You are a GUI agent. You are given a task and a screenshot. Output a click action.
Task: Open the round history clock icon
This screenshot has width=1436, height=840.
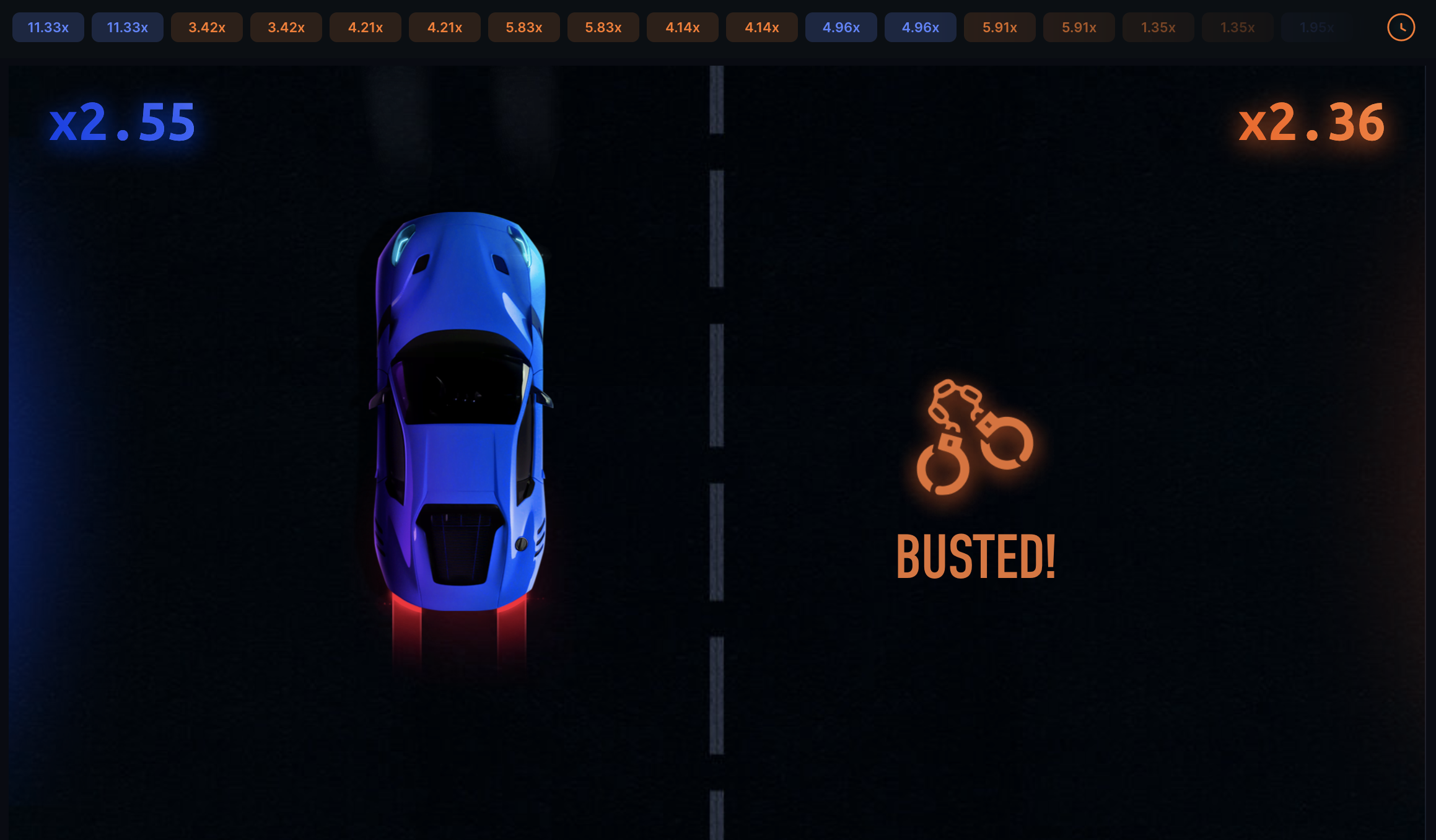pyautogui.click(x=1401, y=27)
